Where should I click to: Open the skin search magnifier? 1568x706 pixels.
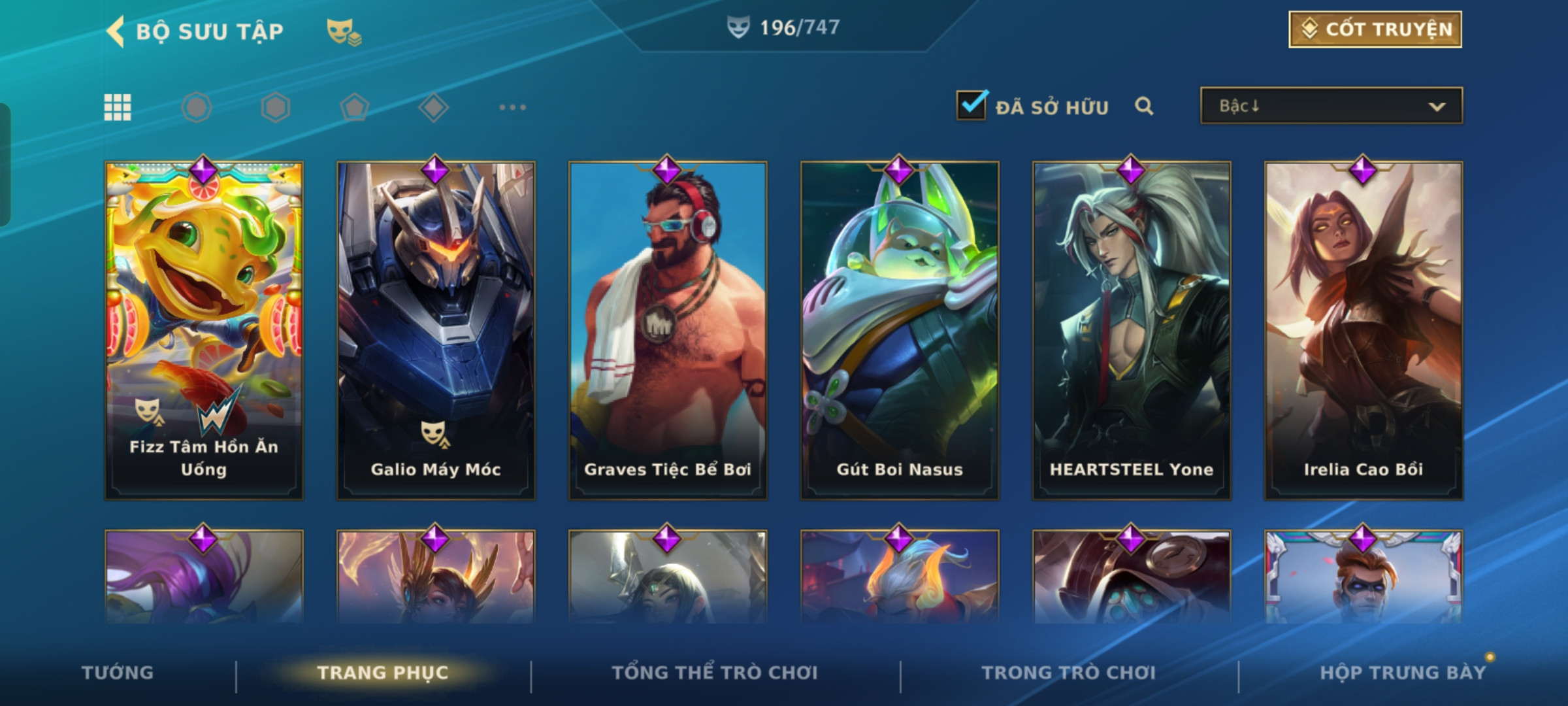click(1143, 106)
